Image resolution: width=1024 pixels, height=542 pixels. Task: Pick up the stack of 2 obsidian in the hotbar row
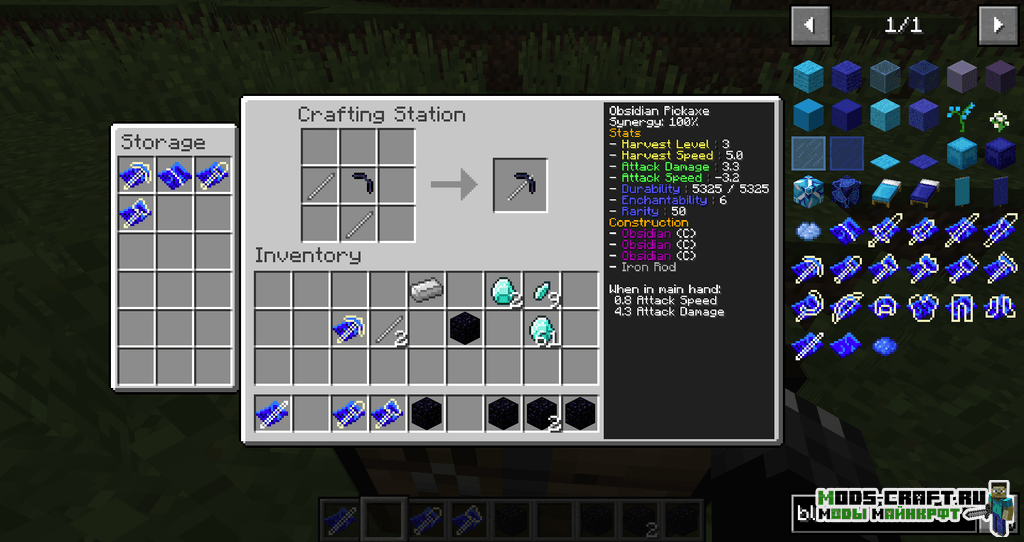coord(542,412)
